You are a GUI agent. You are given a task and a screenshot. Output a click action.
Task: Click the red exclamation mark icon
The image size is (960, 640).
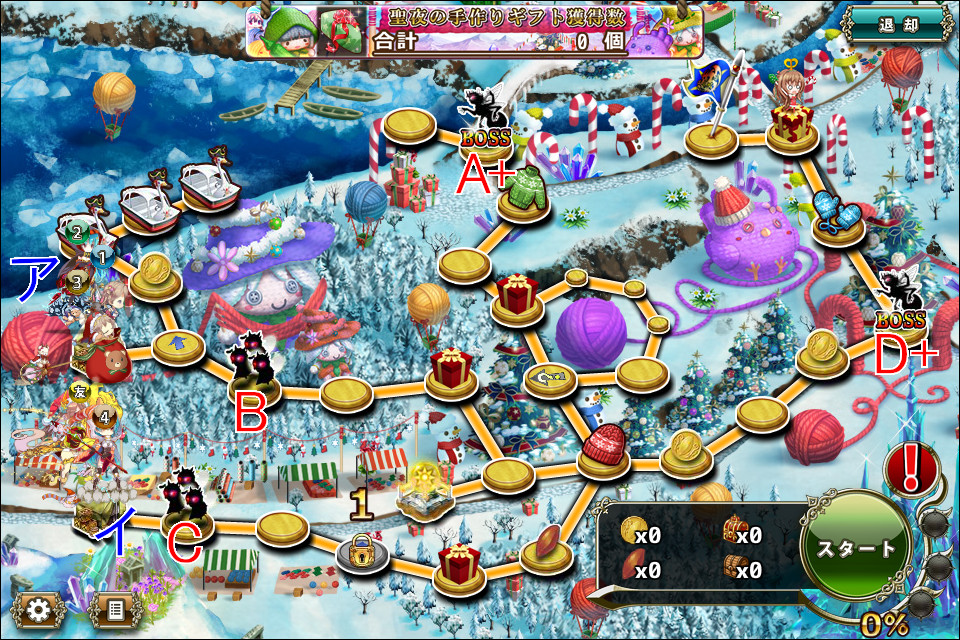(x=910, y=469)
